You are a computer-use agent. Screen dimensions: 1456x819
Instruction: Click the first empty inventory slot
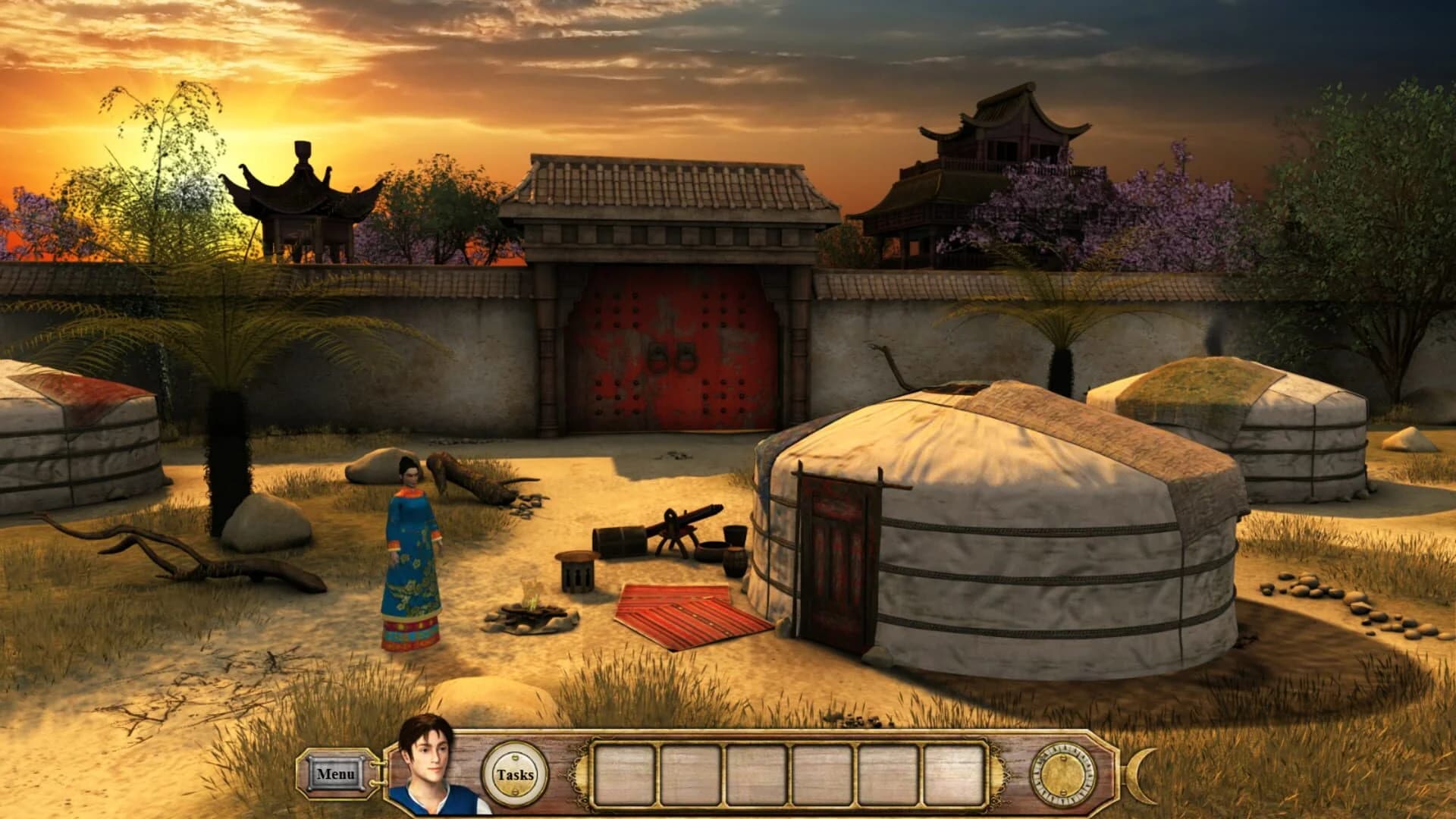pyautogui.click(x=623, y=773)
